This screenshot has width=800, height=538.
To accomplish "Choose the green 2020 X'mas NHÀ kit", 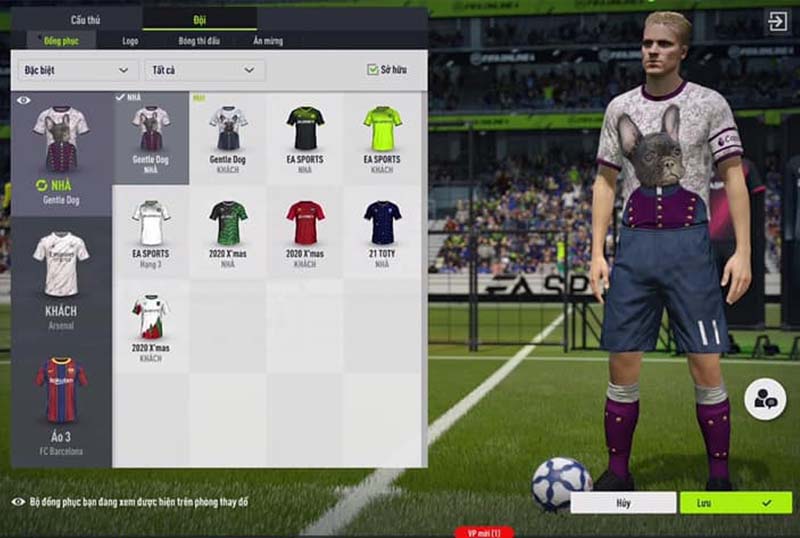I will pos(228,232).
